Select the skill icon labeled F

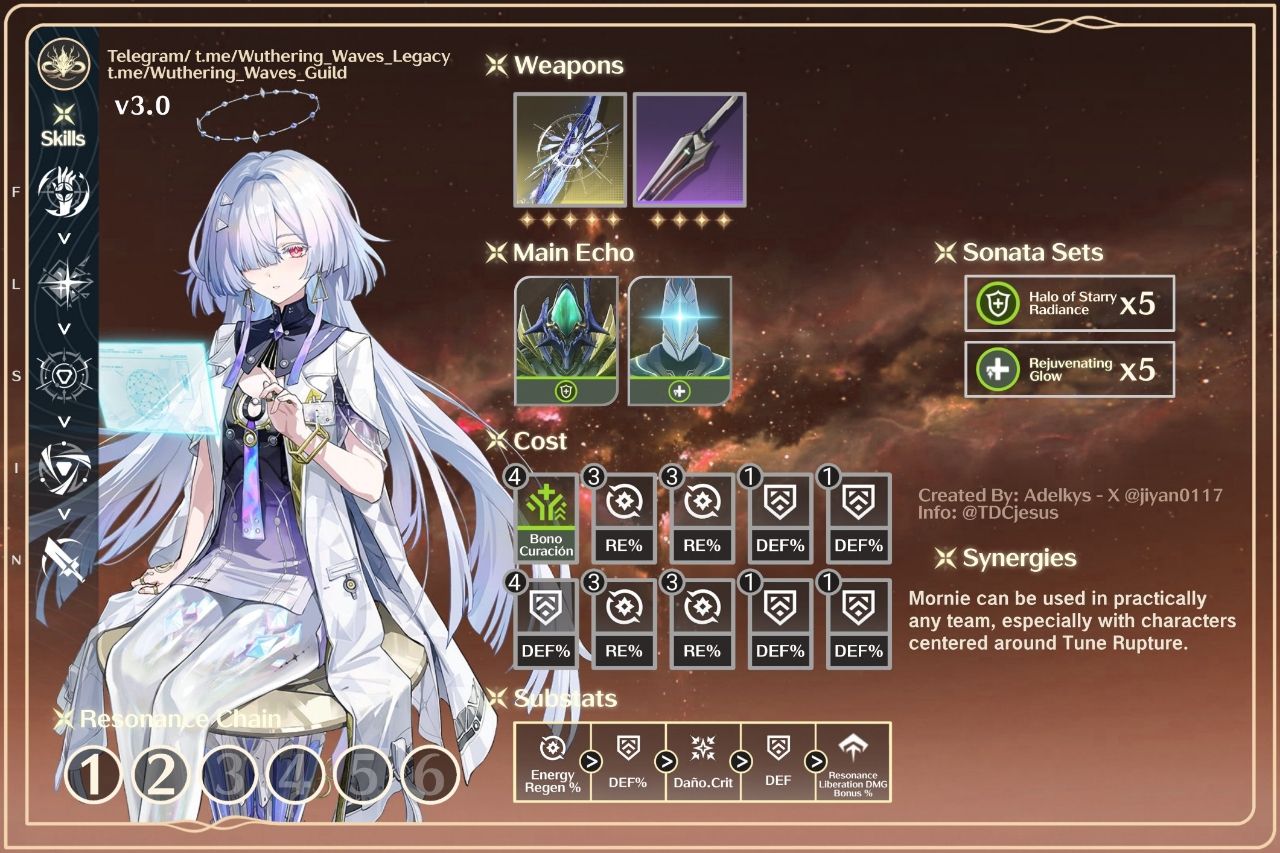(x=63, y=192)
